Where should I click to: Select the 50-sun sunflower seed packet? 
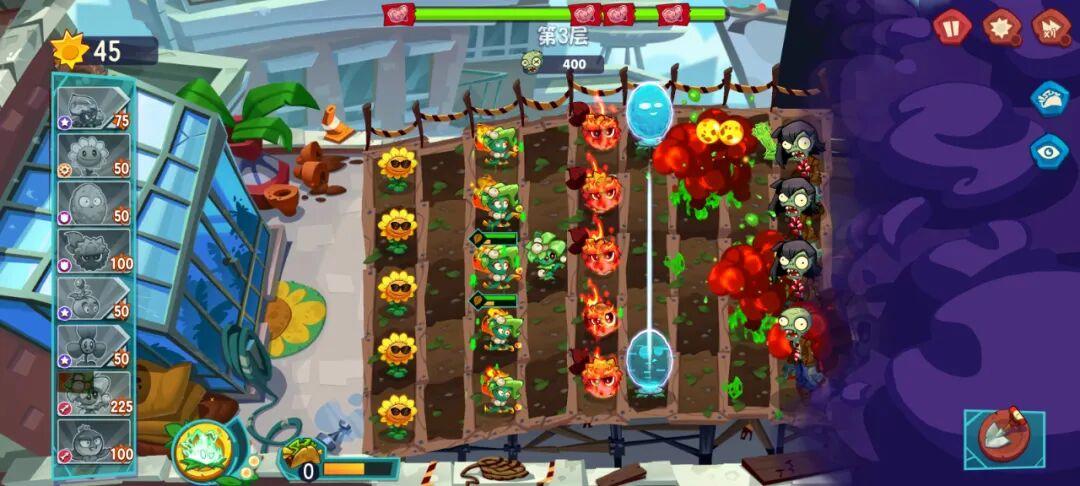tap(94, 155)
